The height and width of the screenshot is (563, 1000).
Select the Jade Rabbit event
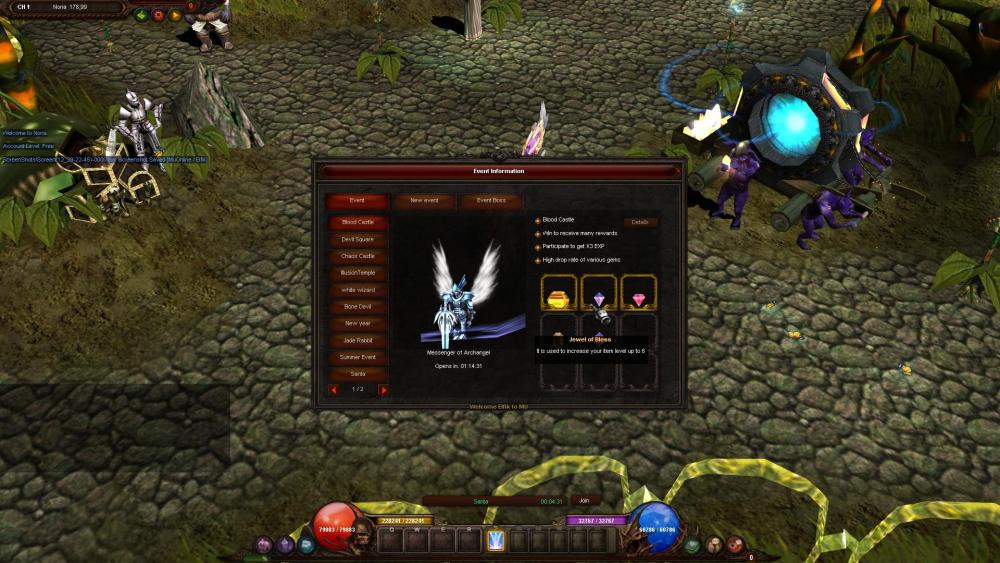coord(358,341)
